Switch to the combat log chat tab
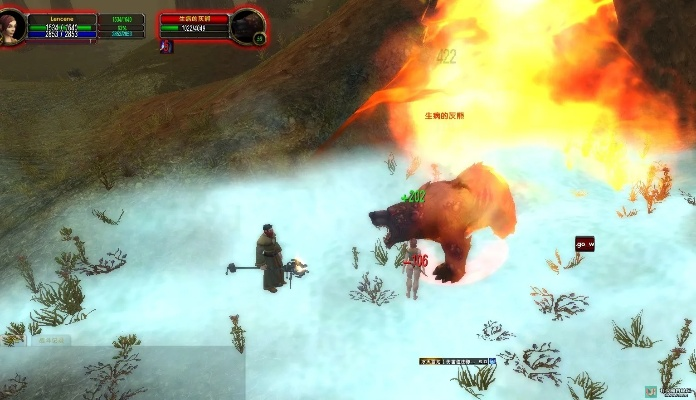Image resolution: width=696 pixels, height=400 pixels. pos(50,340)
